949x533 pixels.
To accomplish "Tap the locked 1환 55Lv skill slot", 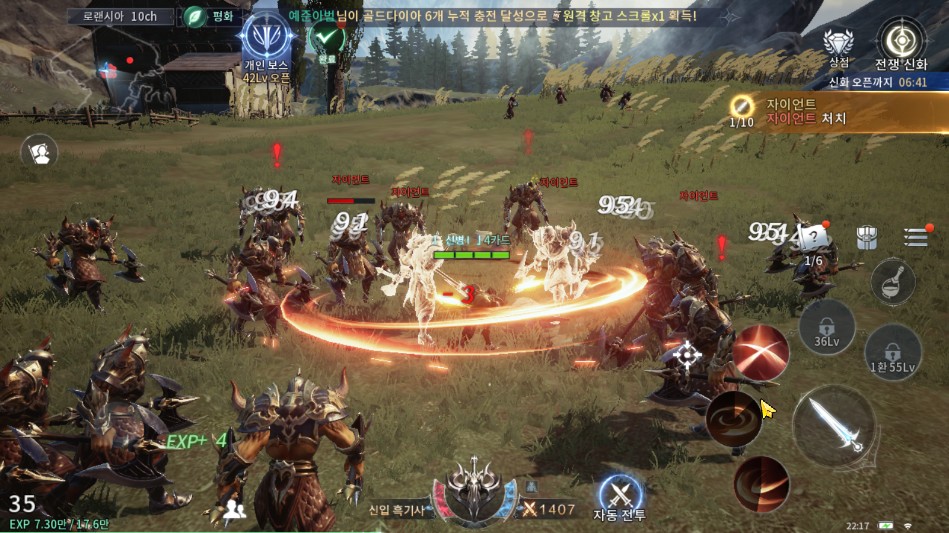I will pyautogui.click(x=893, y=353).
